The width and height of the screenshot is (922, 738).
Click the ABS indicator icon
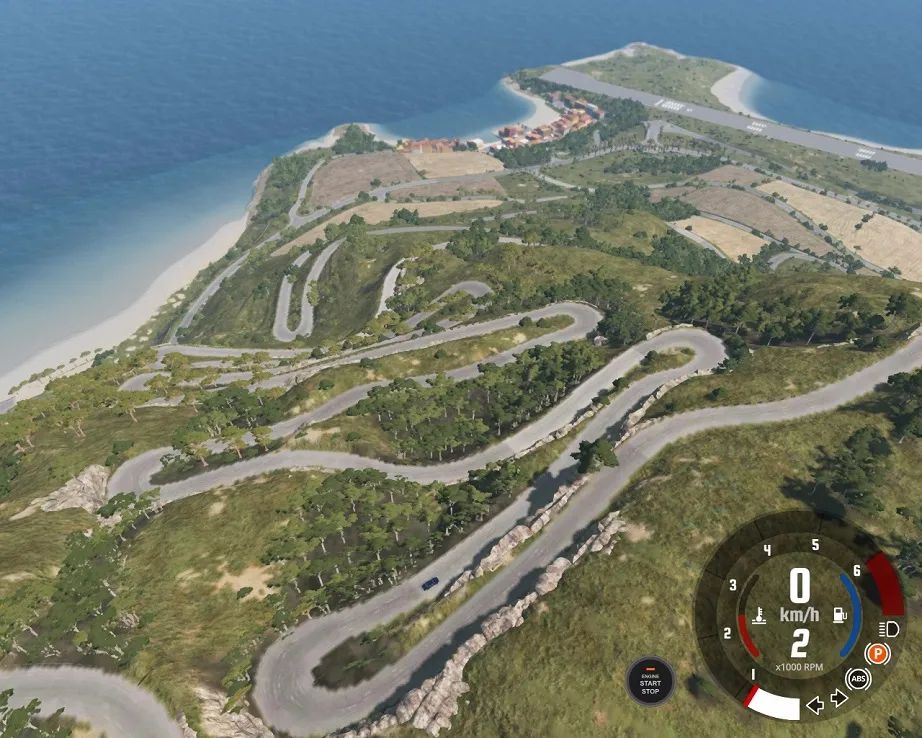click(858, 679)
